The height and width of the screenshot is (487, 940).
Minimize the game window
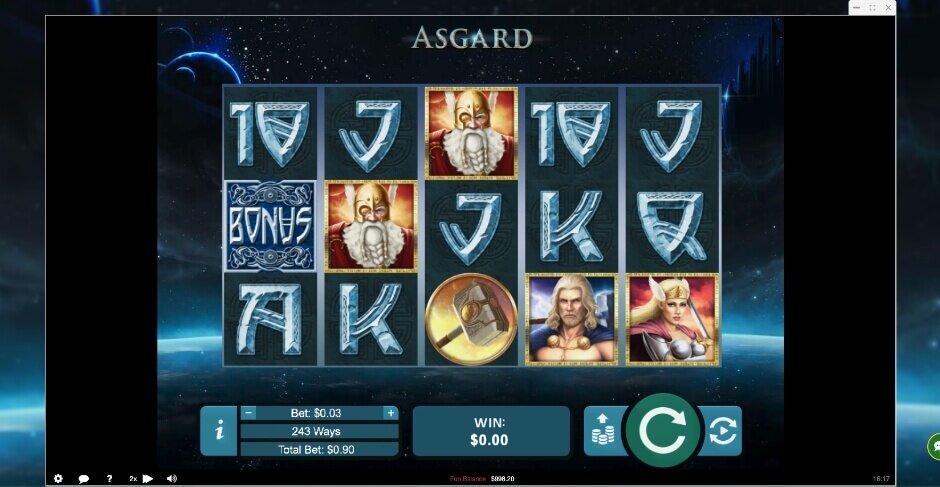pyautogui.click(x=857, y=8)
